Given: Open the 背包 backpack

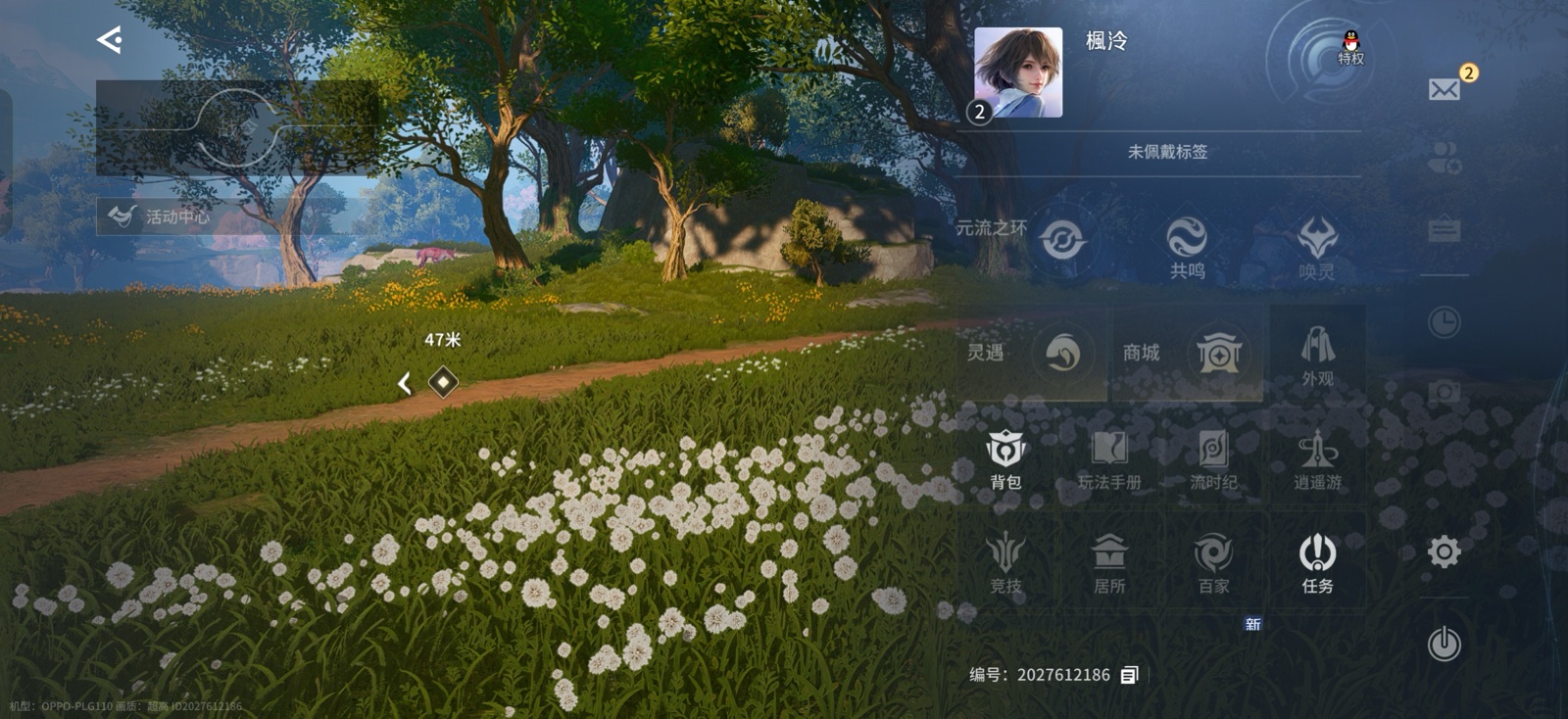Looking at the screenshot, I should tap(1007, 460).
